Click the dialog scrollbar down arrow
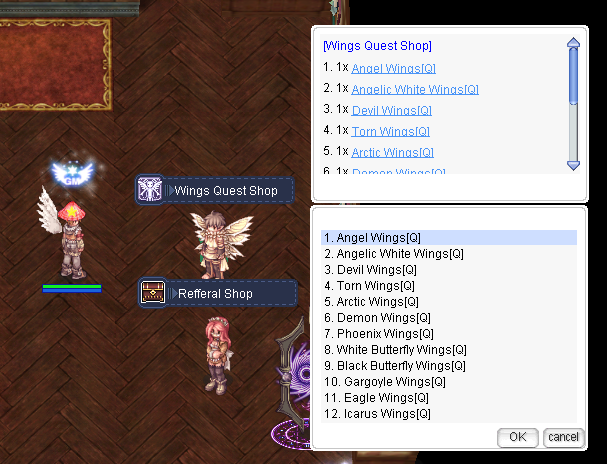 pyautogui.click(x=573, y=164)
